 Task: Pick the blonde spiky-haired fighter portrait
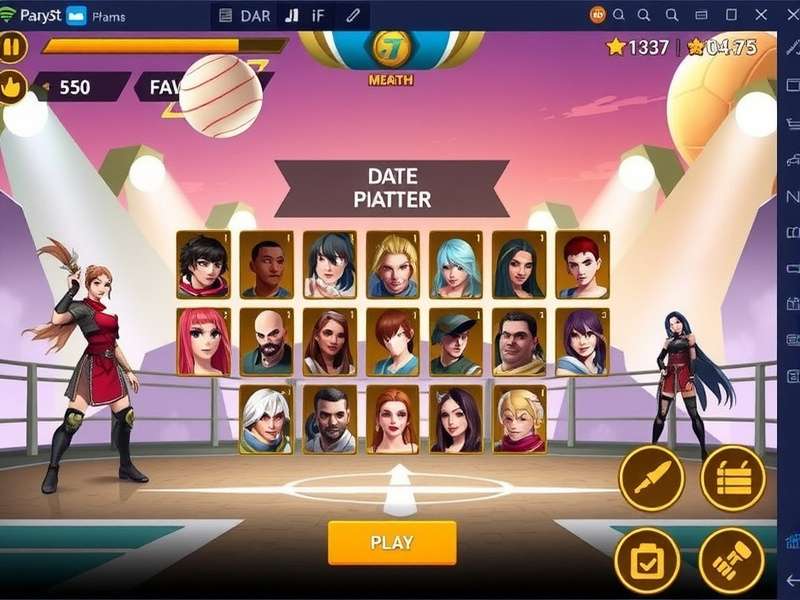click(x=393, y=265)
